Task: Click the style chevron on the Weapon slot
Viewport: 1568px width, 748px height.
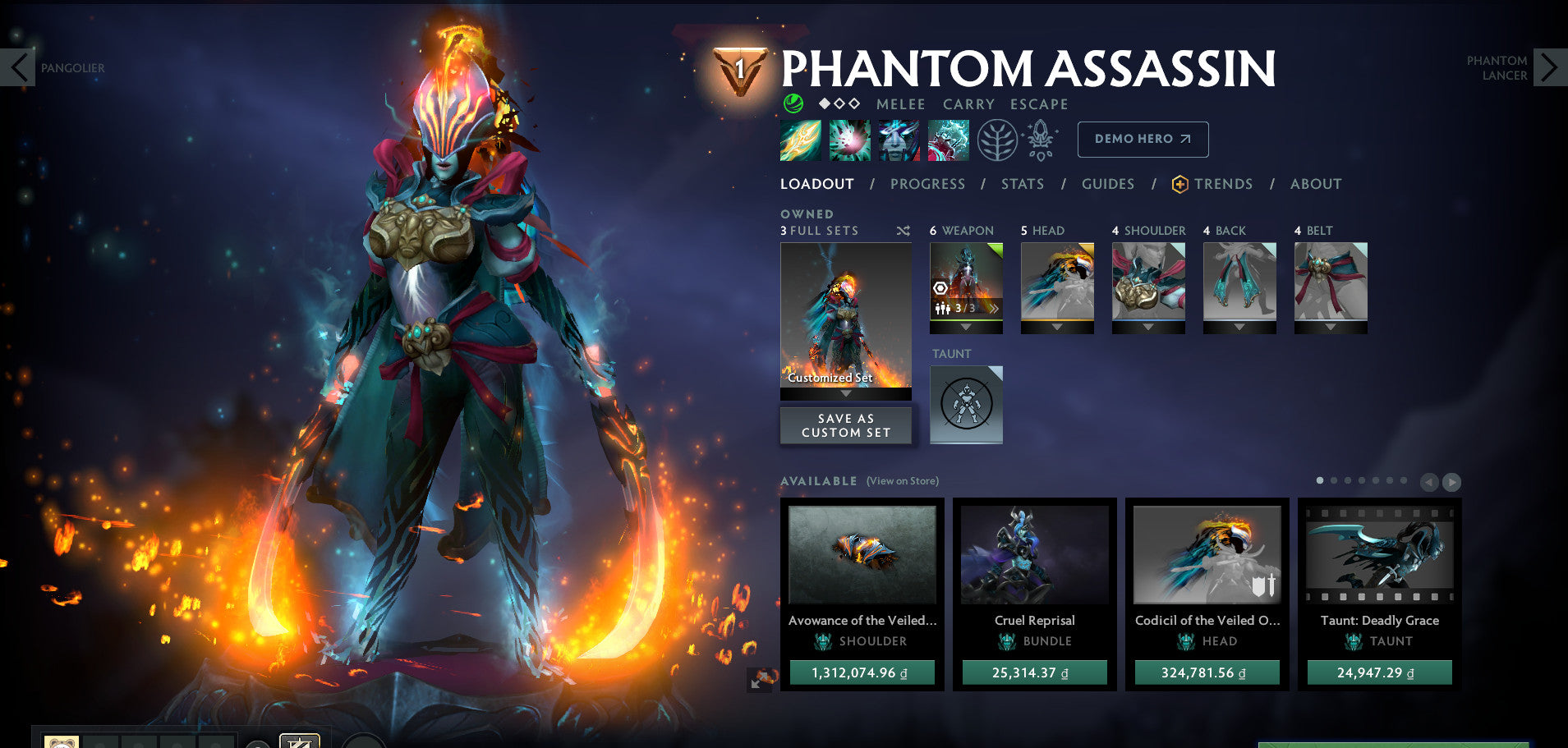Action: pyautogui.click(x=995, y=308)
